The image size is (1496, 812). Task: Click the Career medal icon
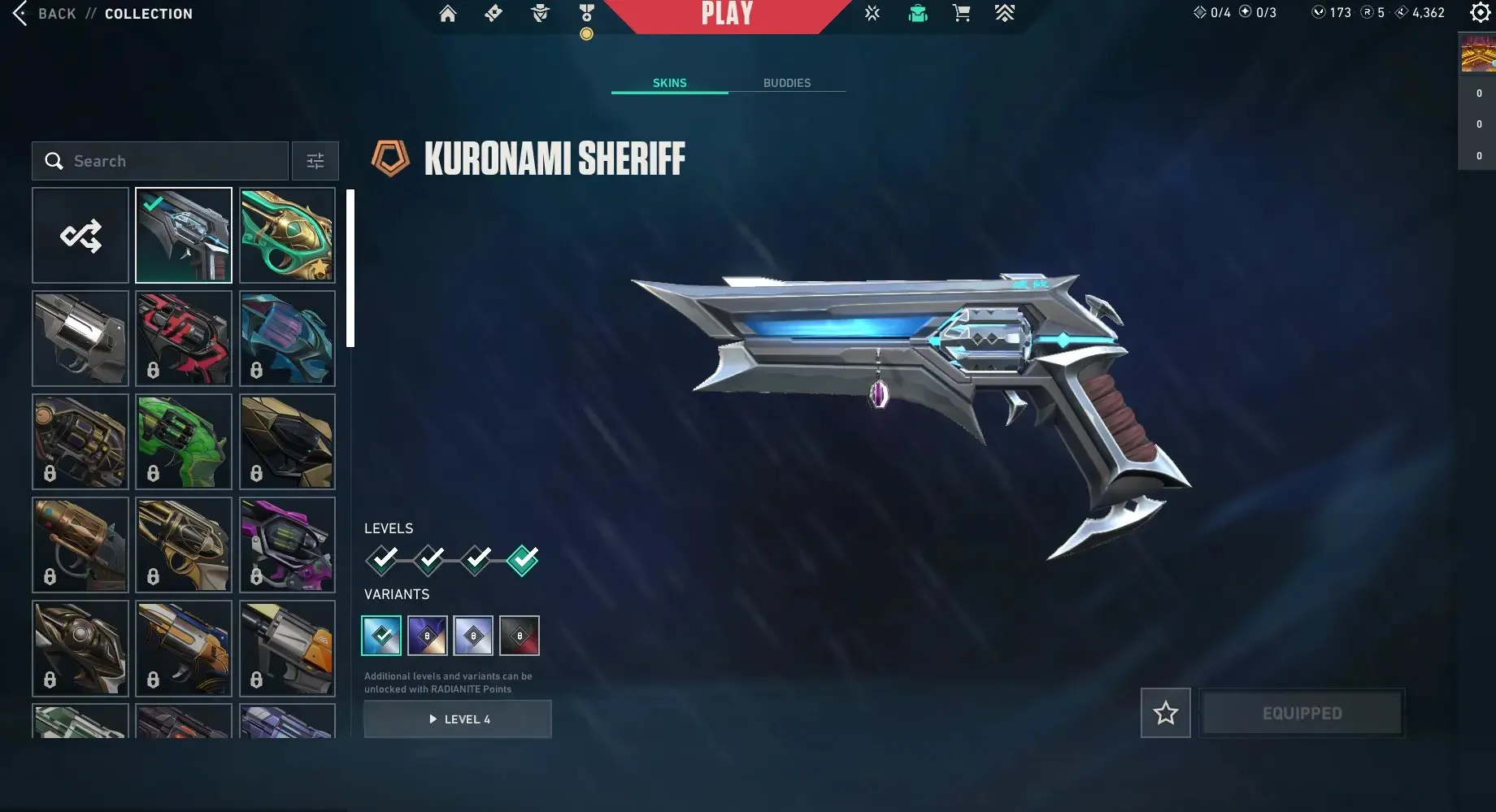point(585,14)
